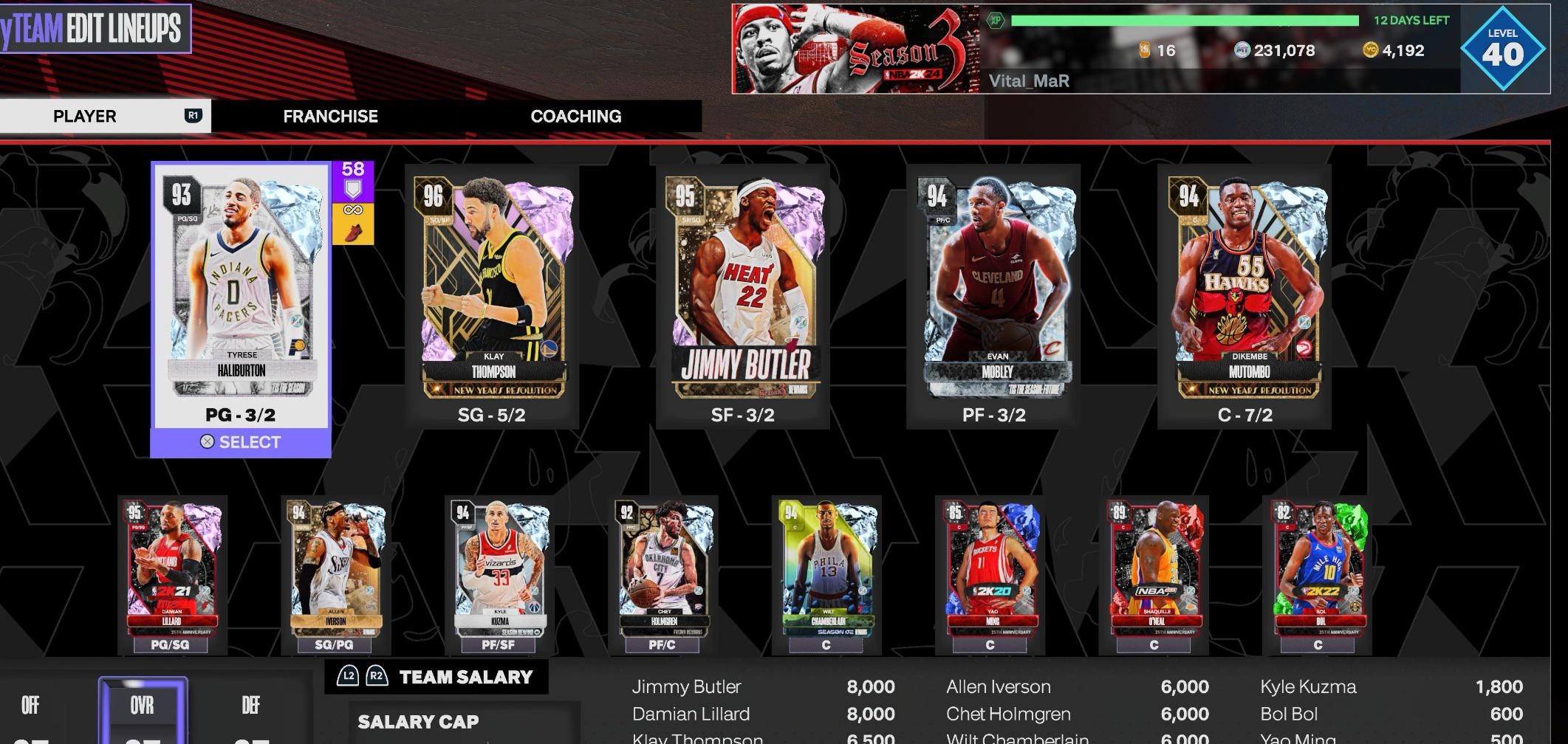Open the FRANCHISE tab
Viewport: 1568px width, 744px height.
click(x=329, y=116)
